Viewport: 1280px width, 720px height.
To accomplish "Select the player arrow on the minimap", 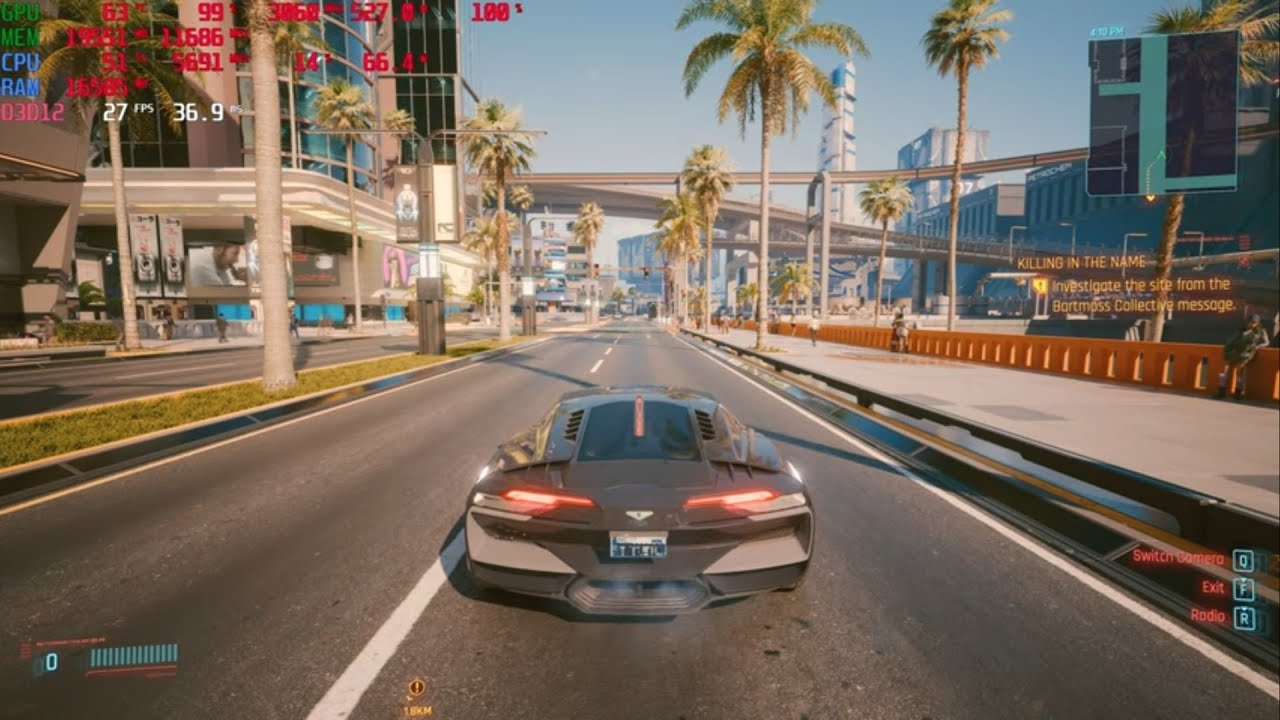I will click(1160, 156).
